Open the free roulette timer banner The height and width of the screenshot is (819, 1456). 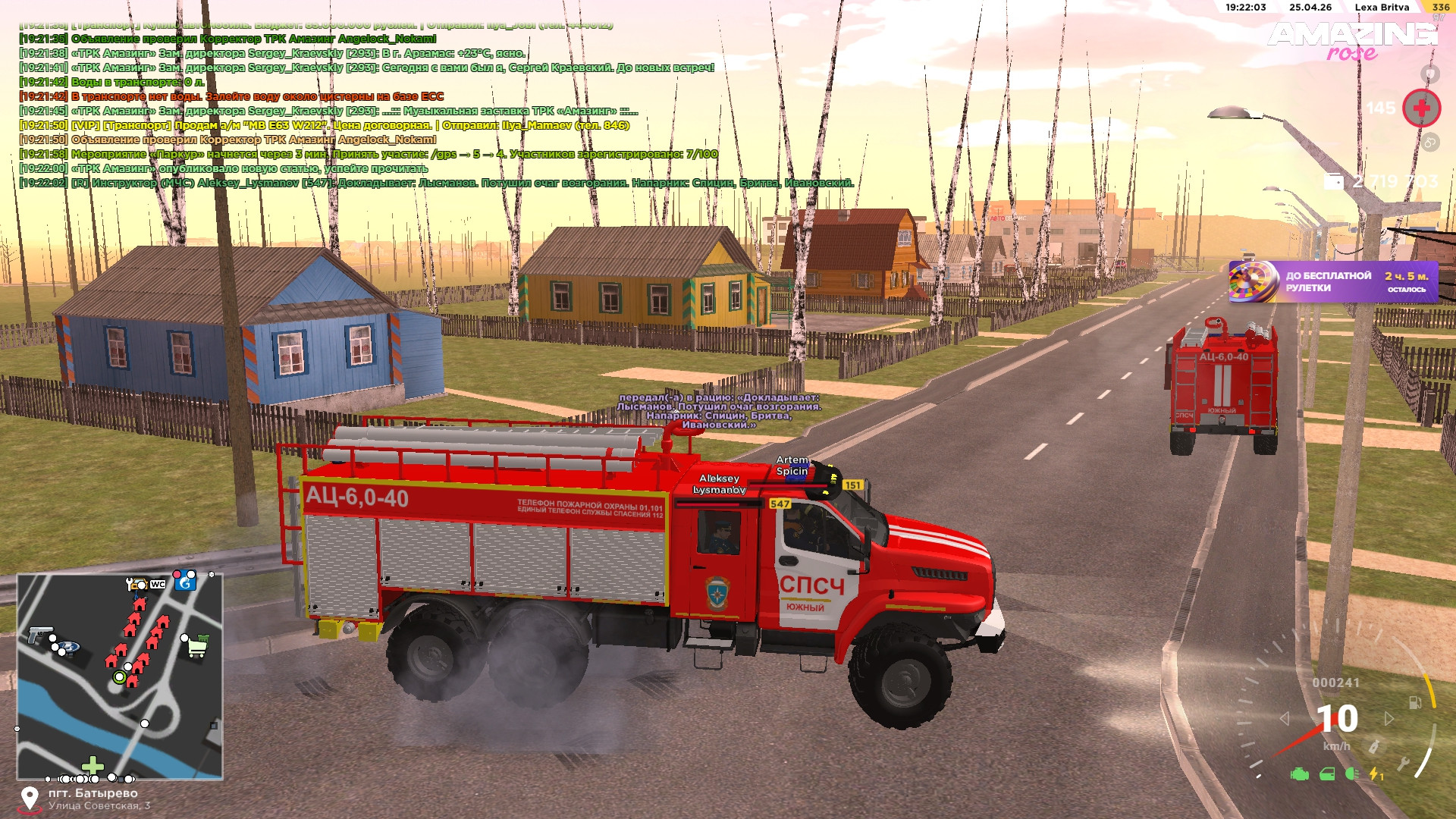1332,282
